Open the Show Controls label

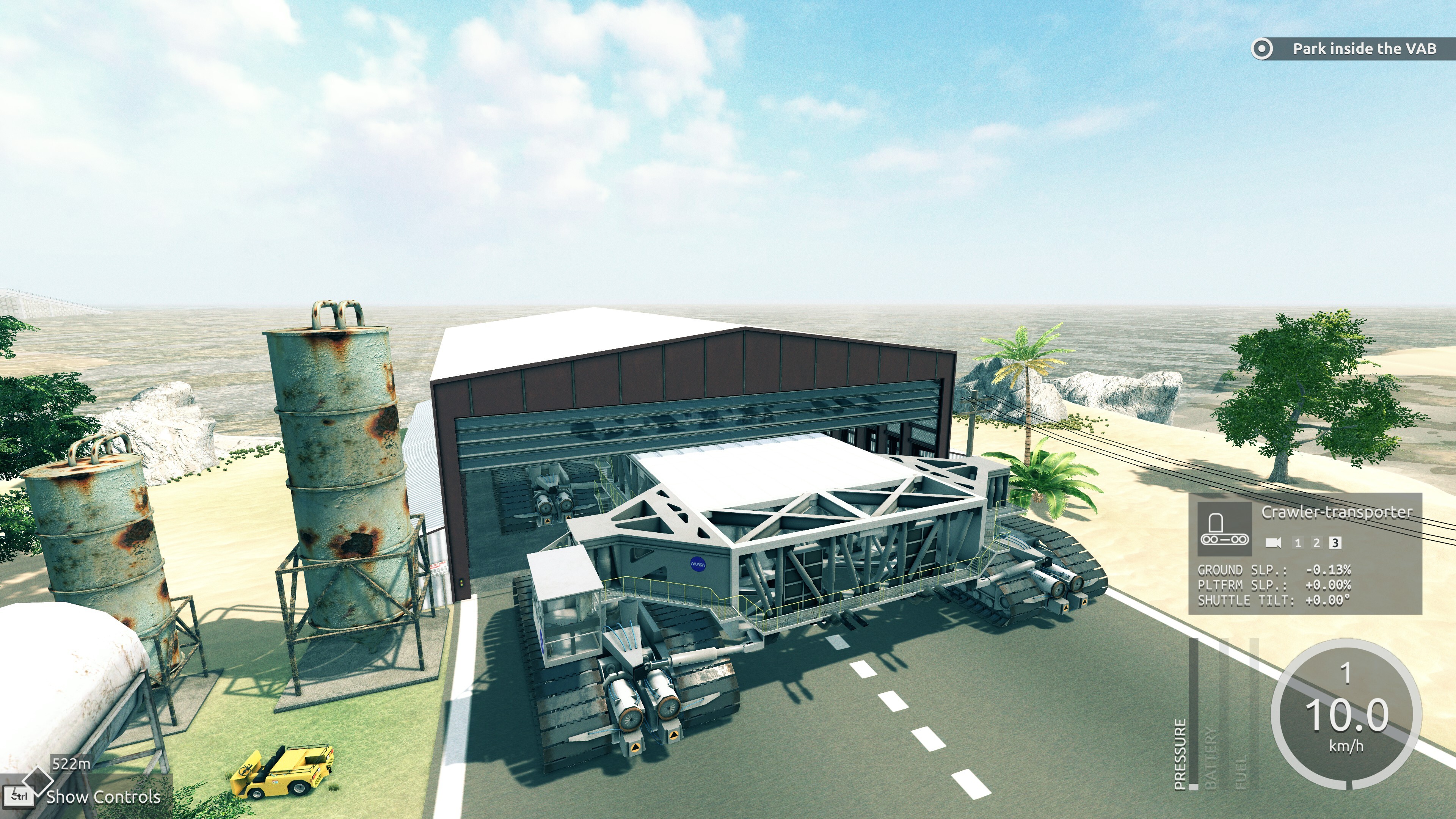point(104,797)
